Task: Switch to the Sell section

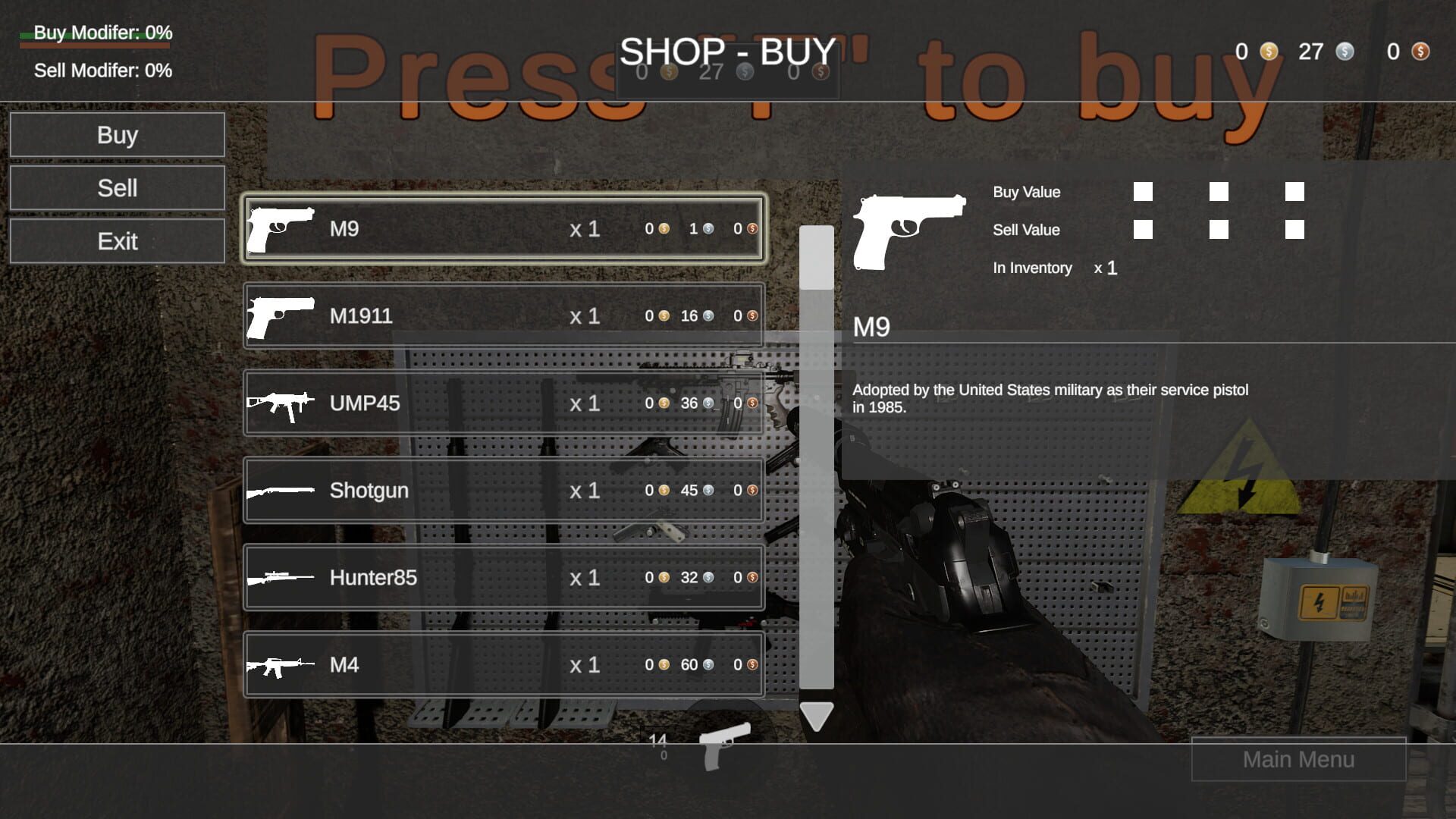Action: pos(117,187)
